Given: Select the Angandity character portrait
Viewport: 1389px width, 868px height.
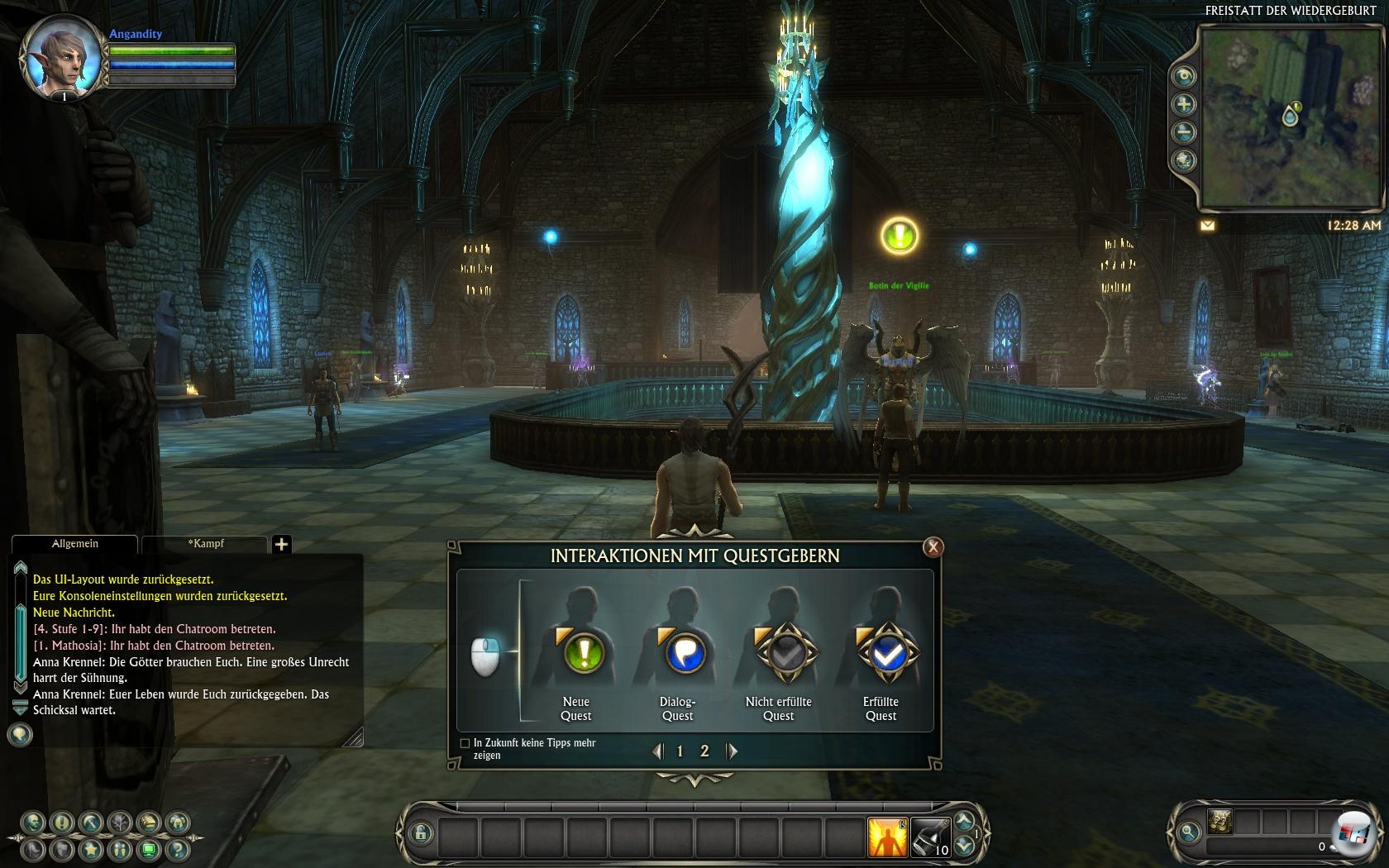Looking at the screenshot, I should (55, 60).
